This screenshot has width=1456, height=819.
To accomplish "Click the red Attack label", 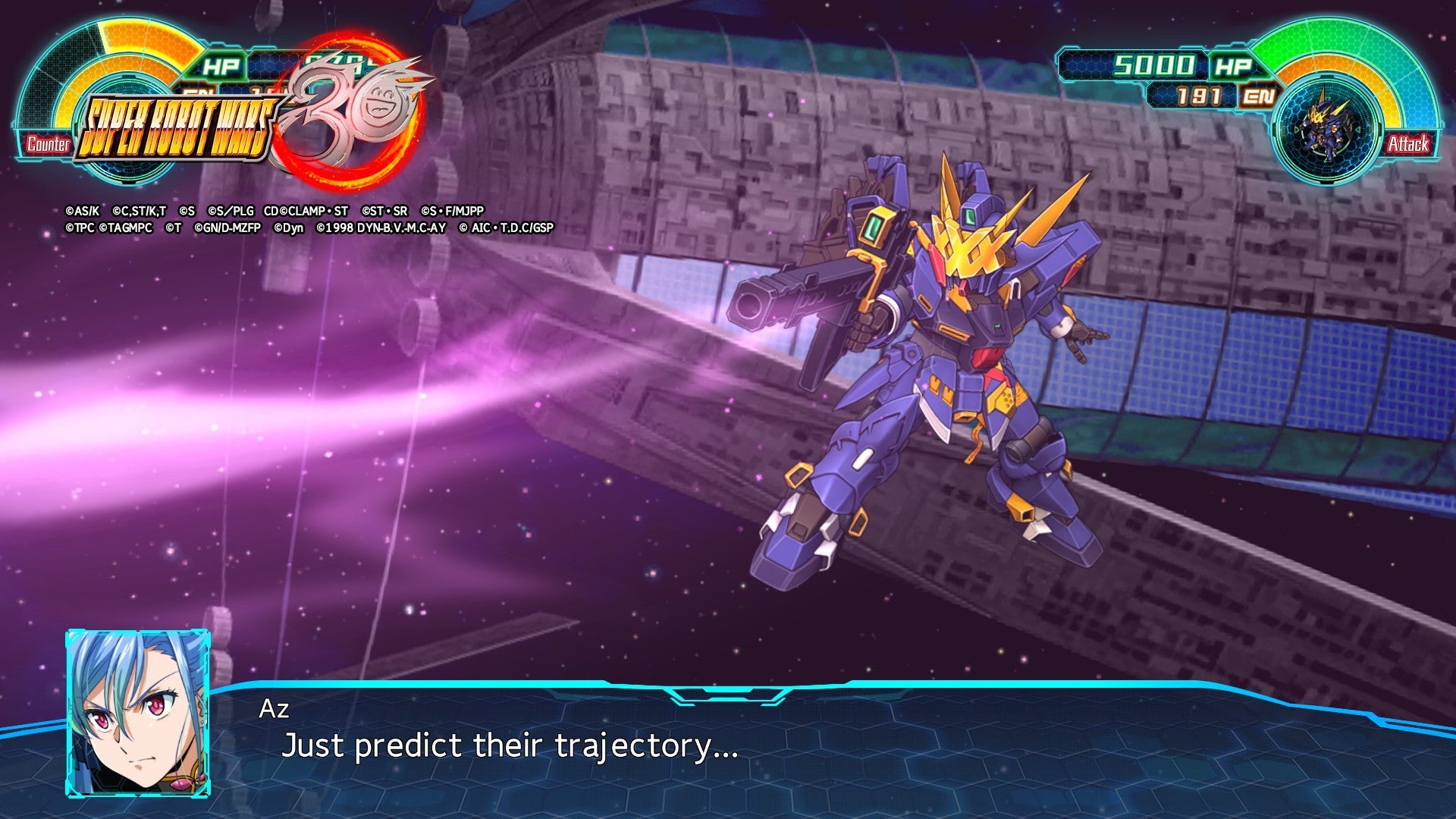I will pyautogui.click(x=1408, y=144).
